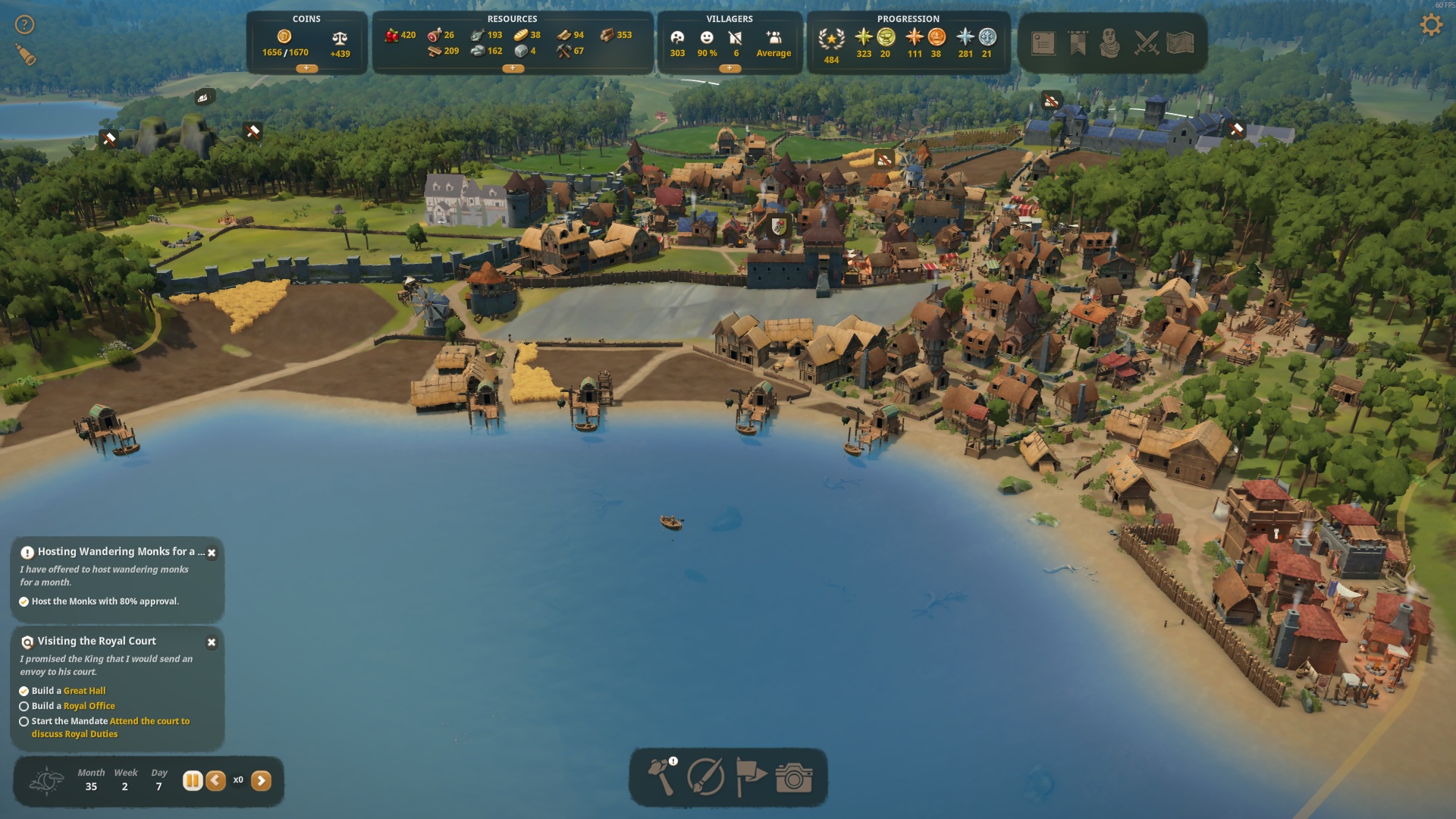
Task: Click the help question mark icon
Action: point(25,25)
